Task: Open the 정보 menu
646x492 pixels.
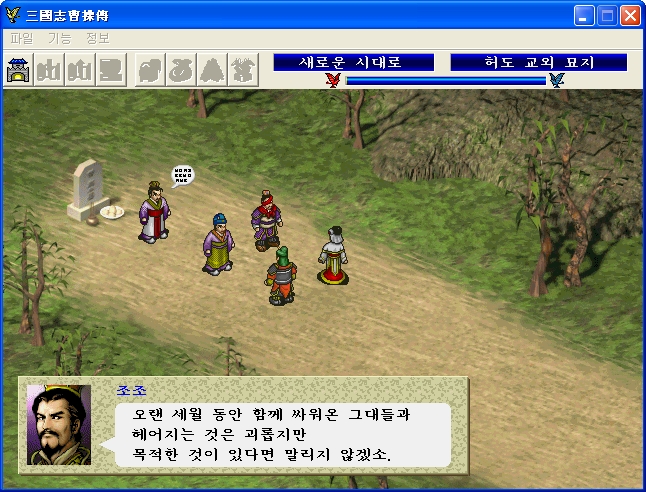Action: click(x=97, y=38)
